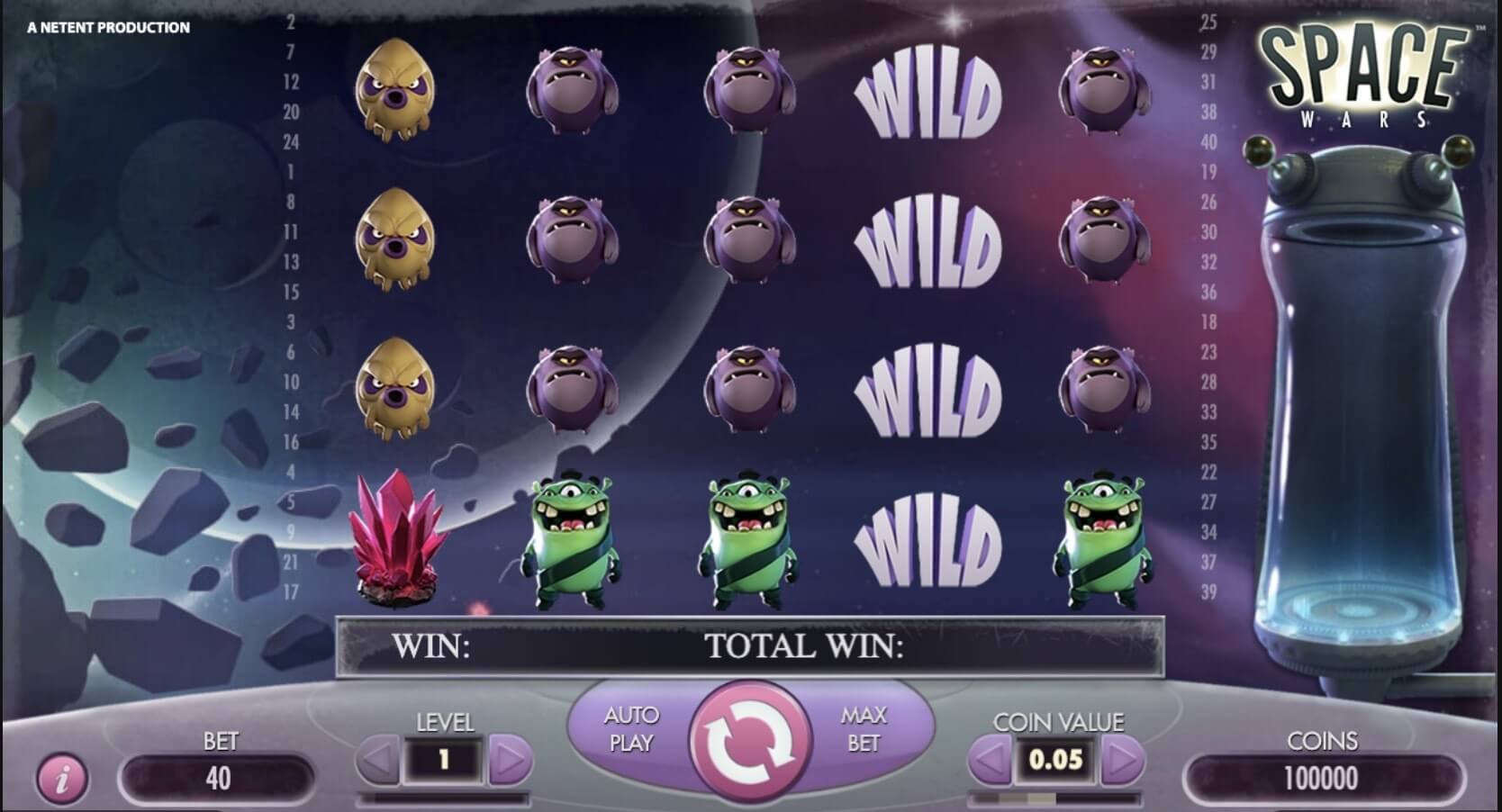This screenshot has height=812, width=1502.
Task: Open the info paytable button
Action: point(62,777)
